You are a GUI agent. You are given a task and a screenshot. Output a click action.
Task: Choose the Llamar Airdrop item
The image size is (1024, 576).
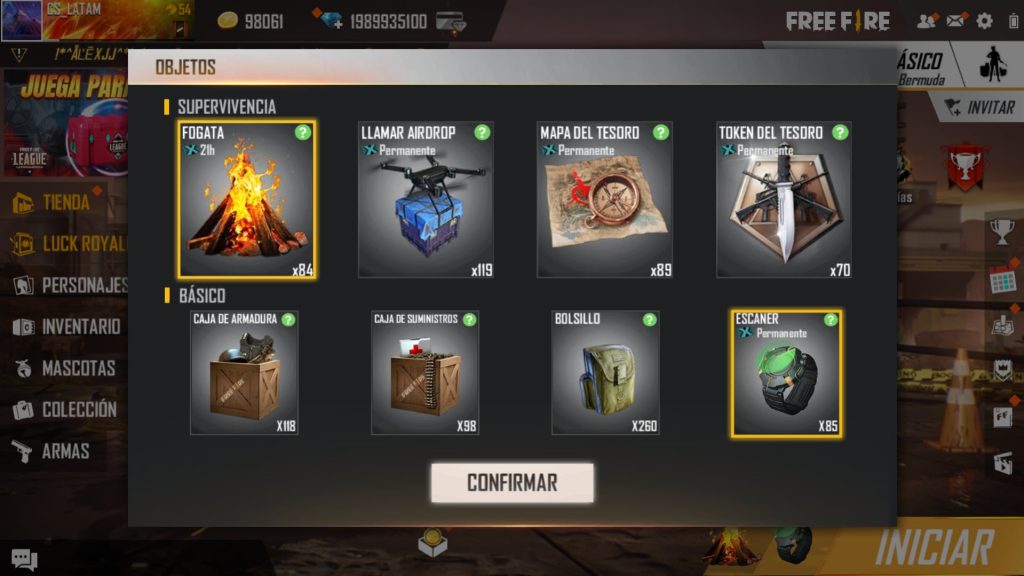click(425, 200)
